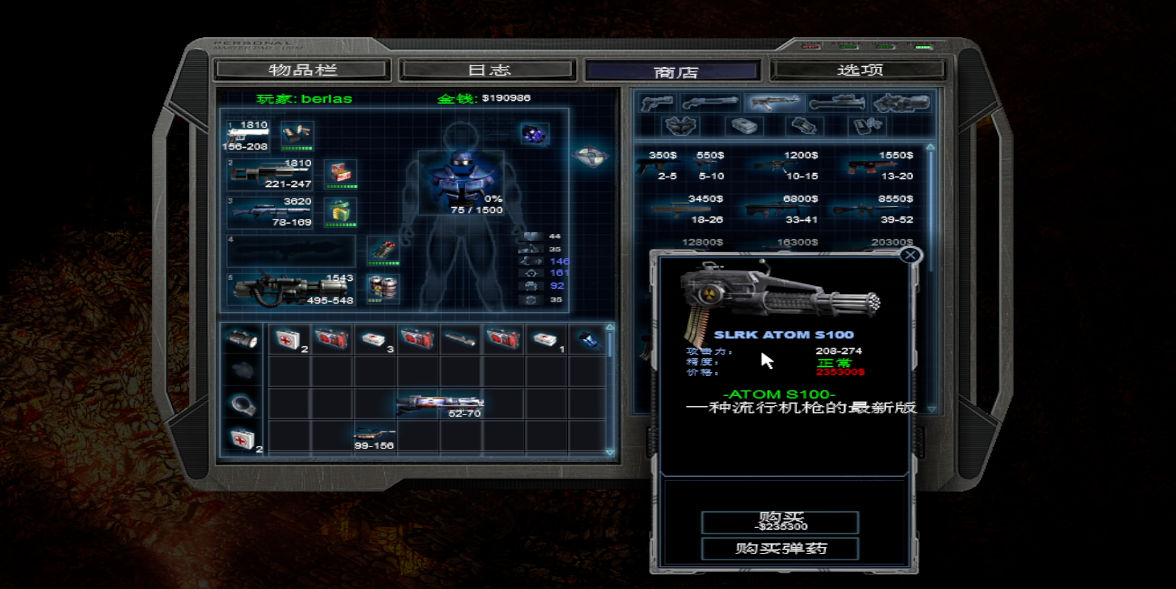Choose the assault rifle shop category
The width and height of the screenshot is (1176, 589).
773,103
